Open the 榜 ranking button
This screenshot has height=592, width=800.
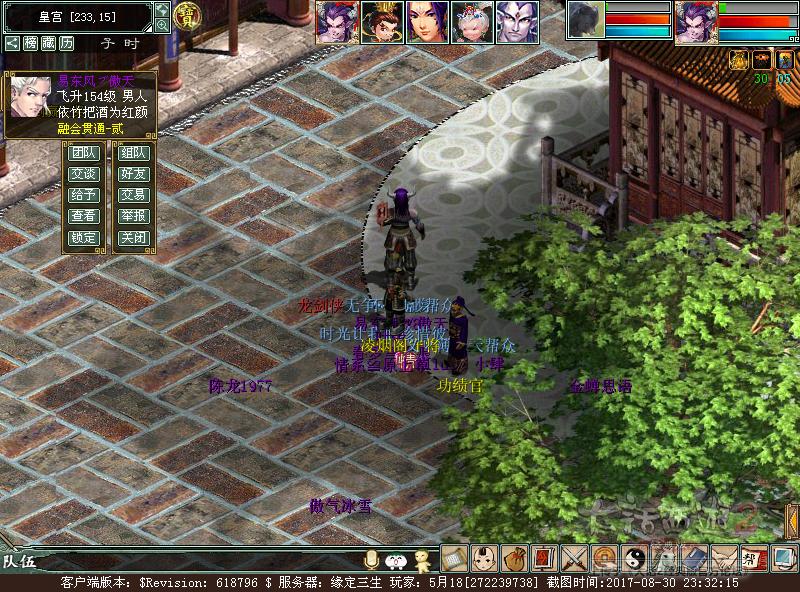pyautogui.click(x=31, y=44)
